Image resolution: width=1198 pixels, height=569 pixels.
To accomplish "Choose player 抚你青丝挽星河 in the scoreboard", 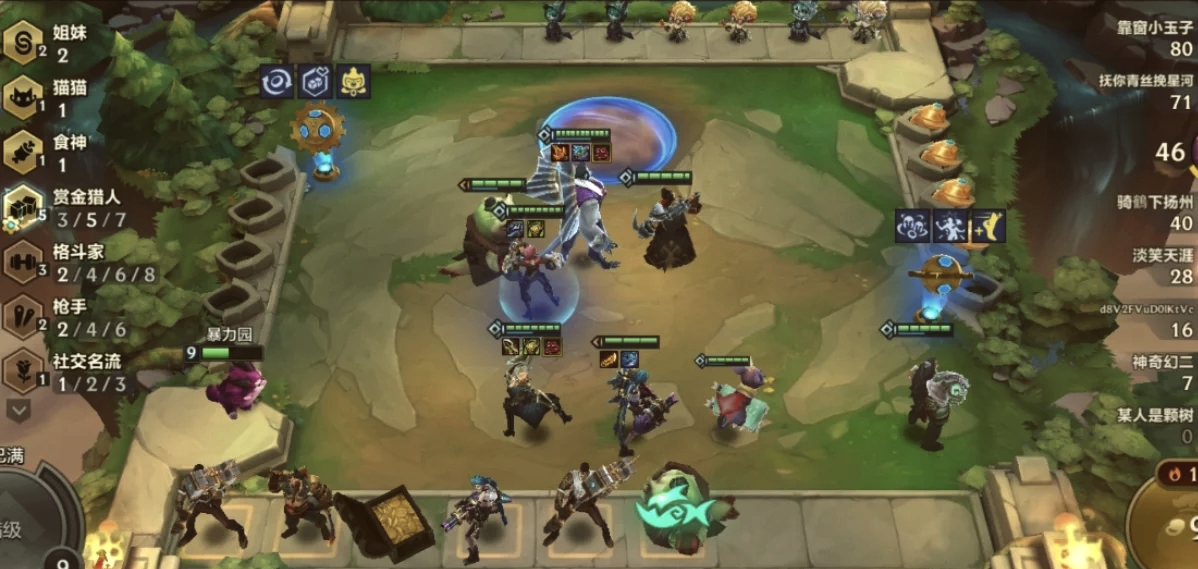I will (1148, 91).
